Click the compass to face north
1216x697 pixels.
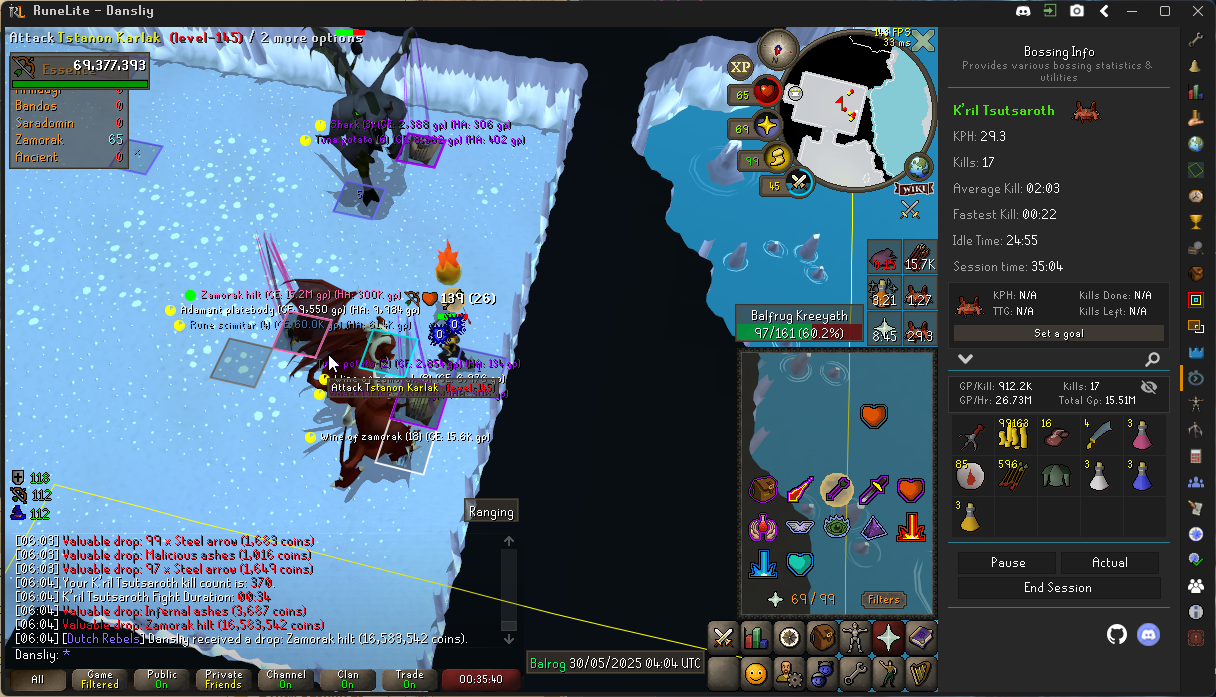(x=777, y=48)
